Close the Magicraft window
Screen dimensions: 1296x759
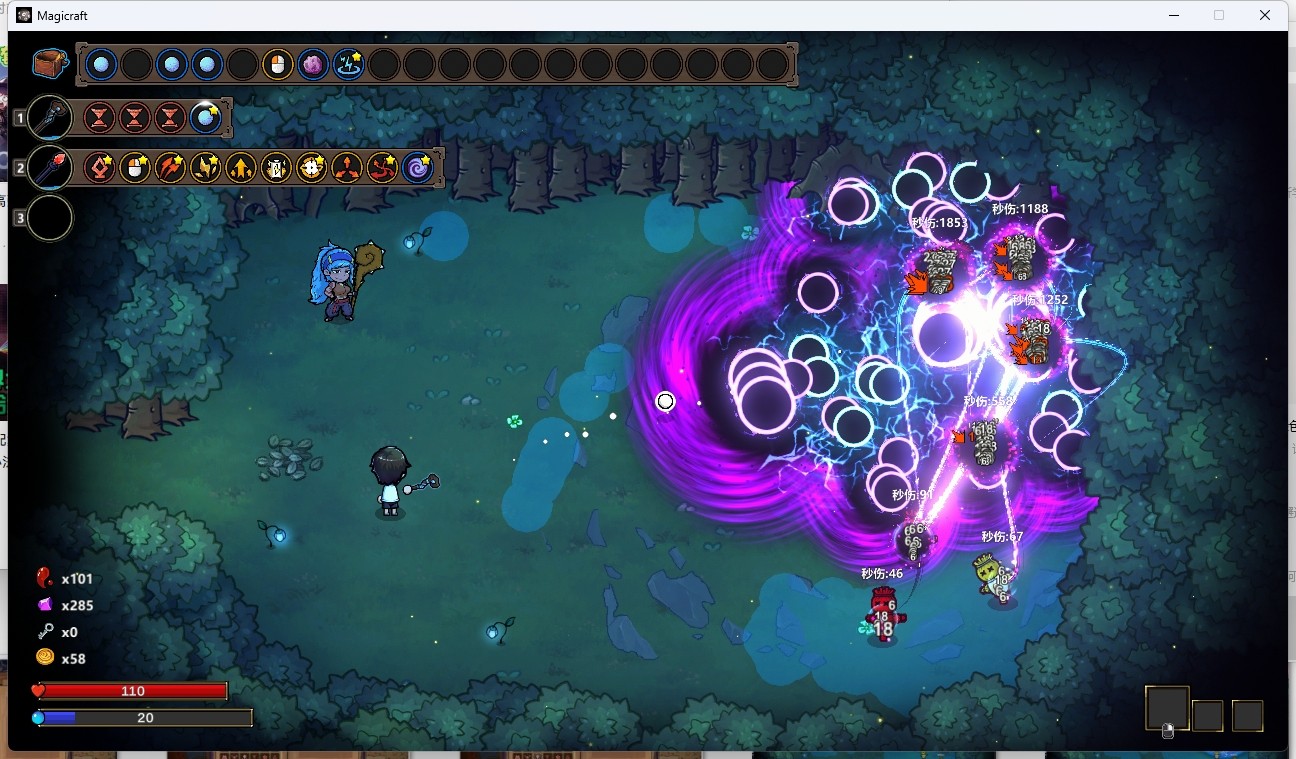click(1265, 15)
